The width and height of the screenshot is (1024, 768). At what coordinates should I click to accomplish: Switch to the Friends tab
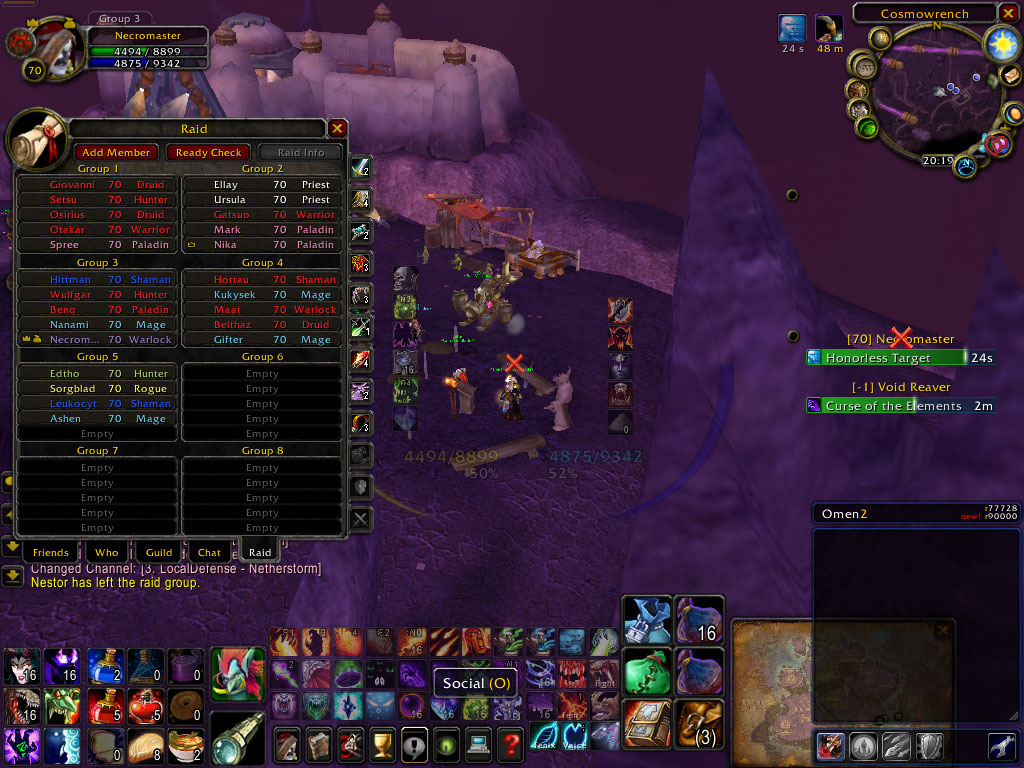coord(50,552)
